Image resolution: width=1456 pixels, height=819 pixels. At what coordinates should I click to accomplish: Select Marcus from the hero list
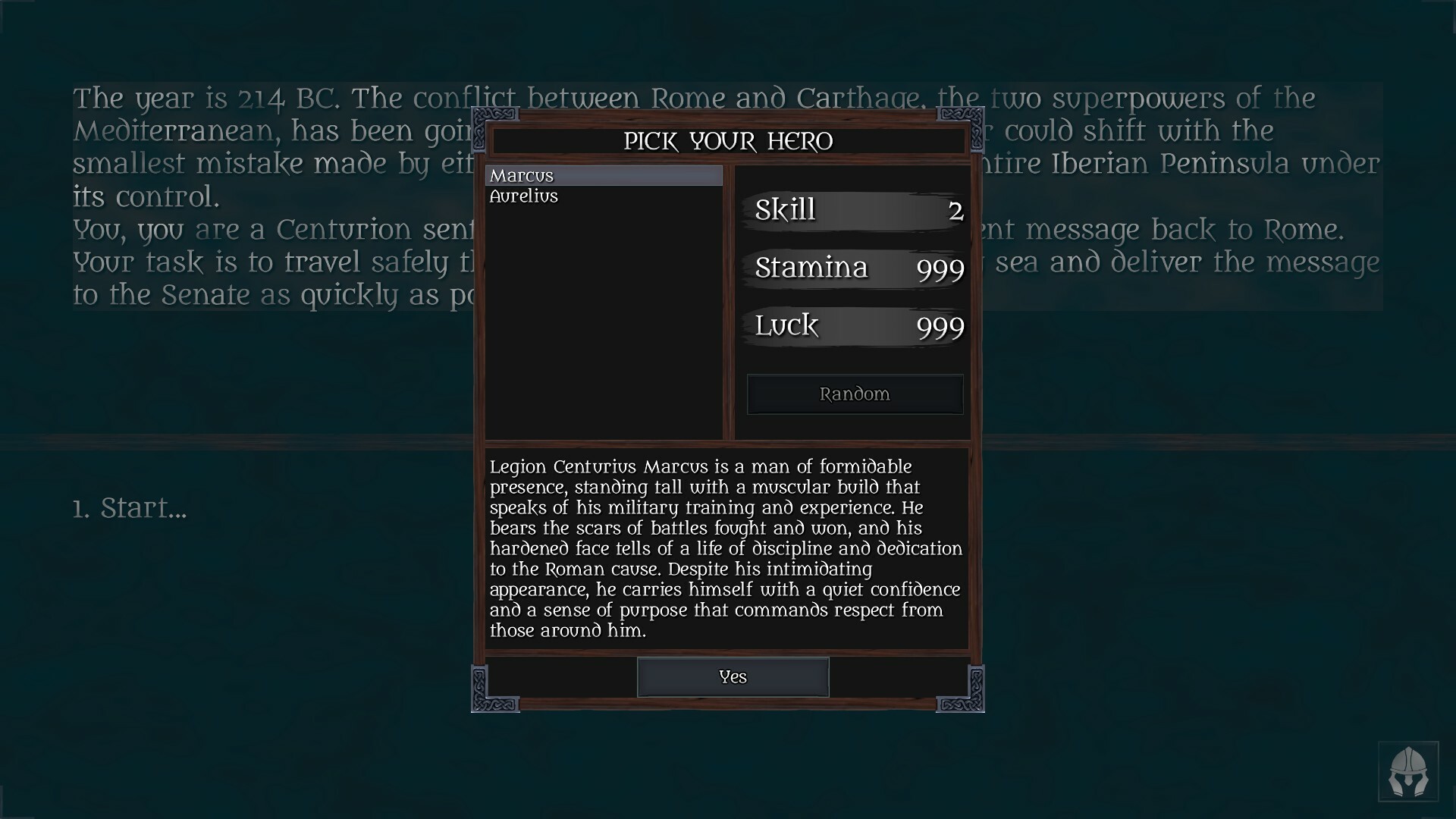[603, 175]
